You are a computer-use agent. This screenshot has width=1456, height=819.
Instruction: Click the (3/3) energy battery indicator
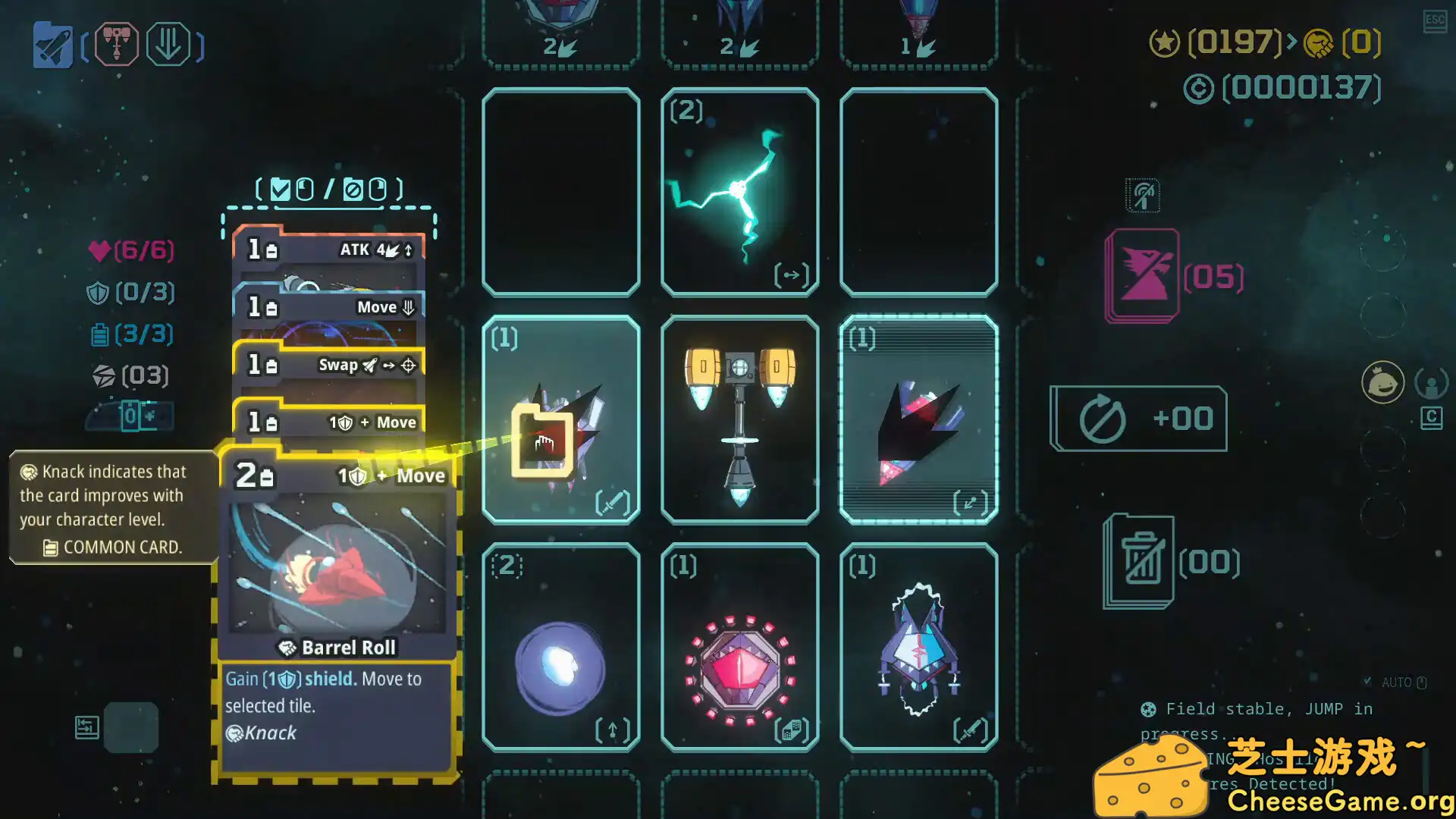tap(130, 334)
